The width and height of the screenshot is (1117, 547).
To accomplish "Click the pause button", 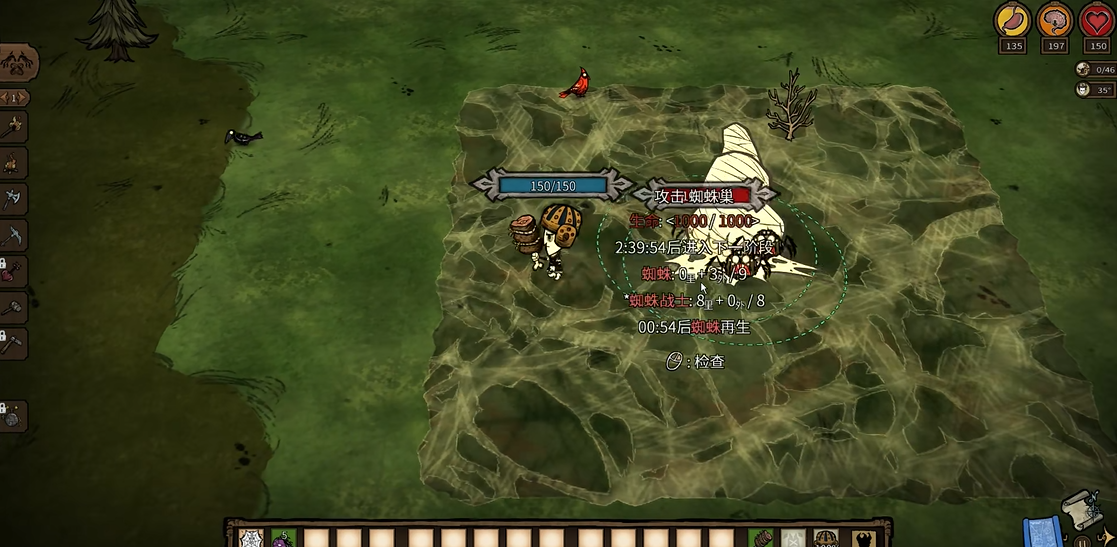I will (x=1084, y=540).
